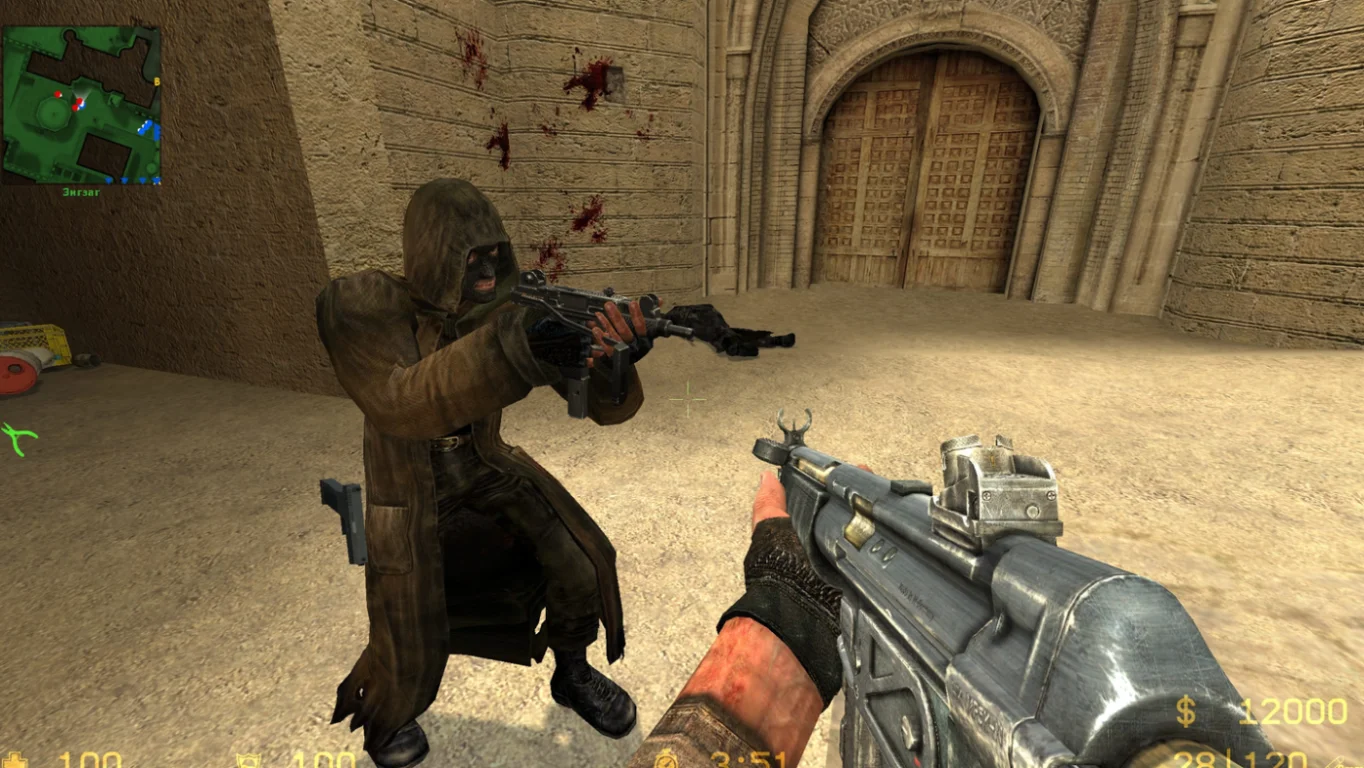
Task: Click a red enemy dot on the radar
Action: (x=57, y=94)
